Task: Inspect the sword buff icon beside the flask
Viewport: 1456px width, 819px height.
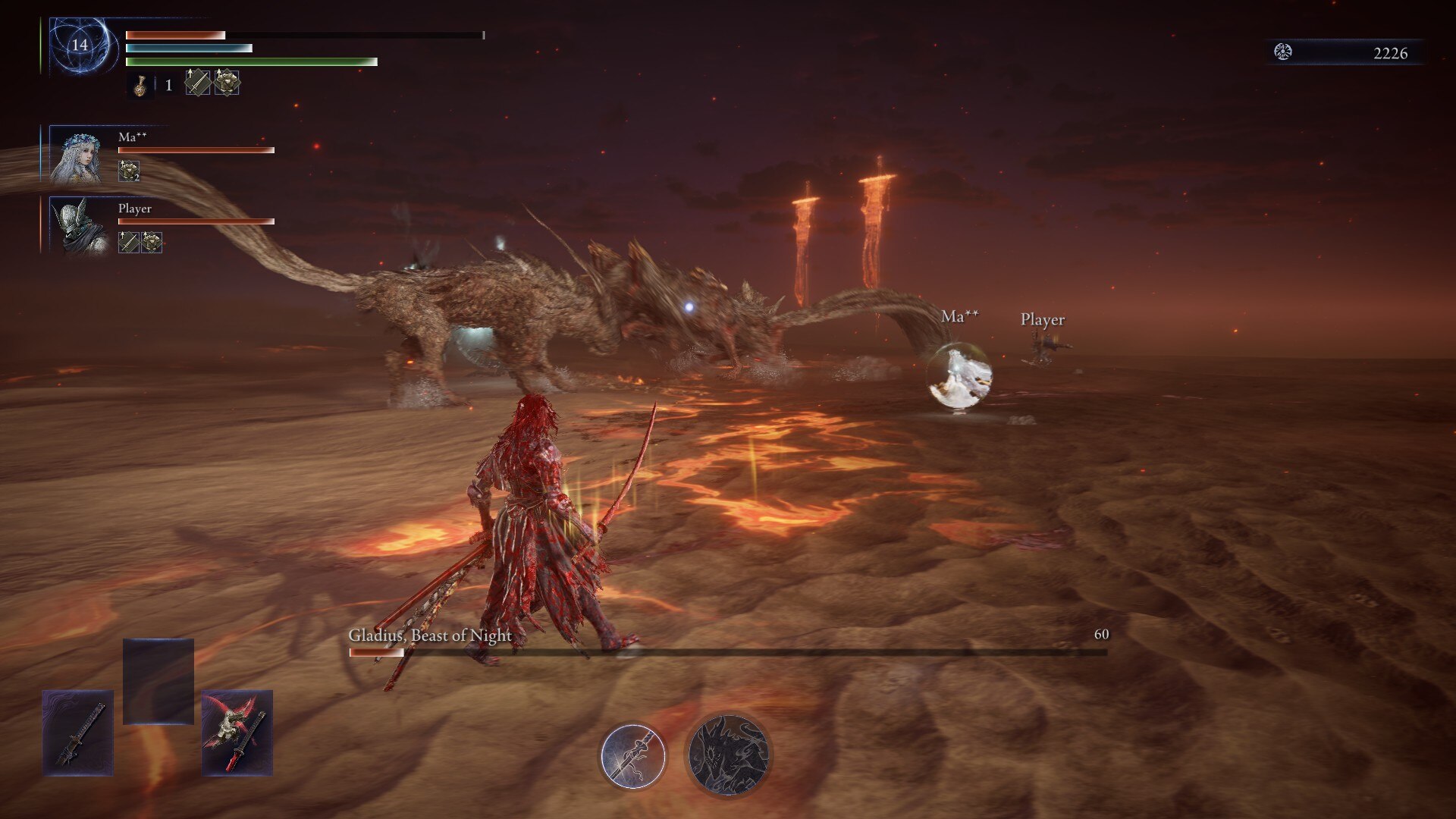Action: point(197,83)
